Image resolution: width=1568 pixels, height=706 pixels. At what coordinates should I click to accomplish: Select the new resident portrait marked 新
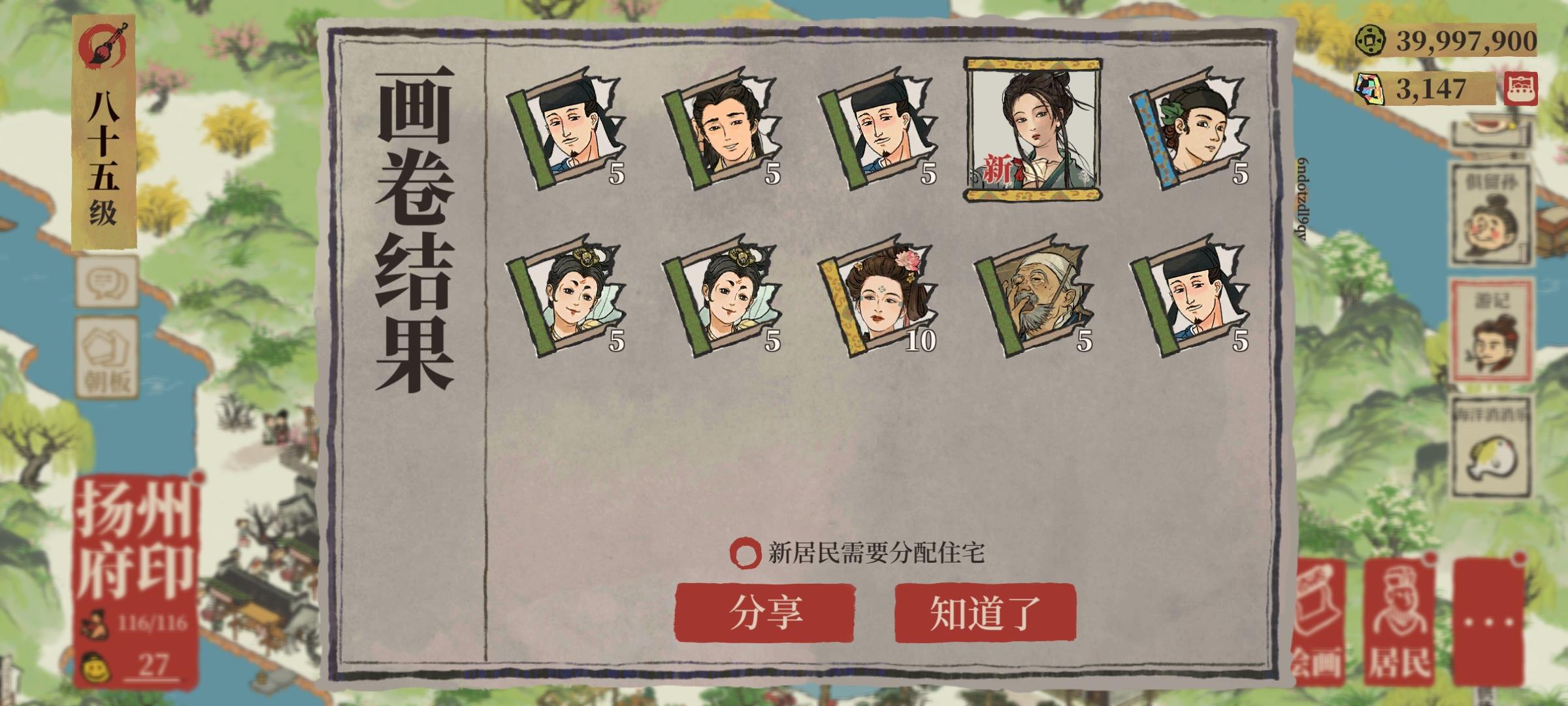[x=1029, y=127]
